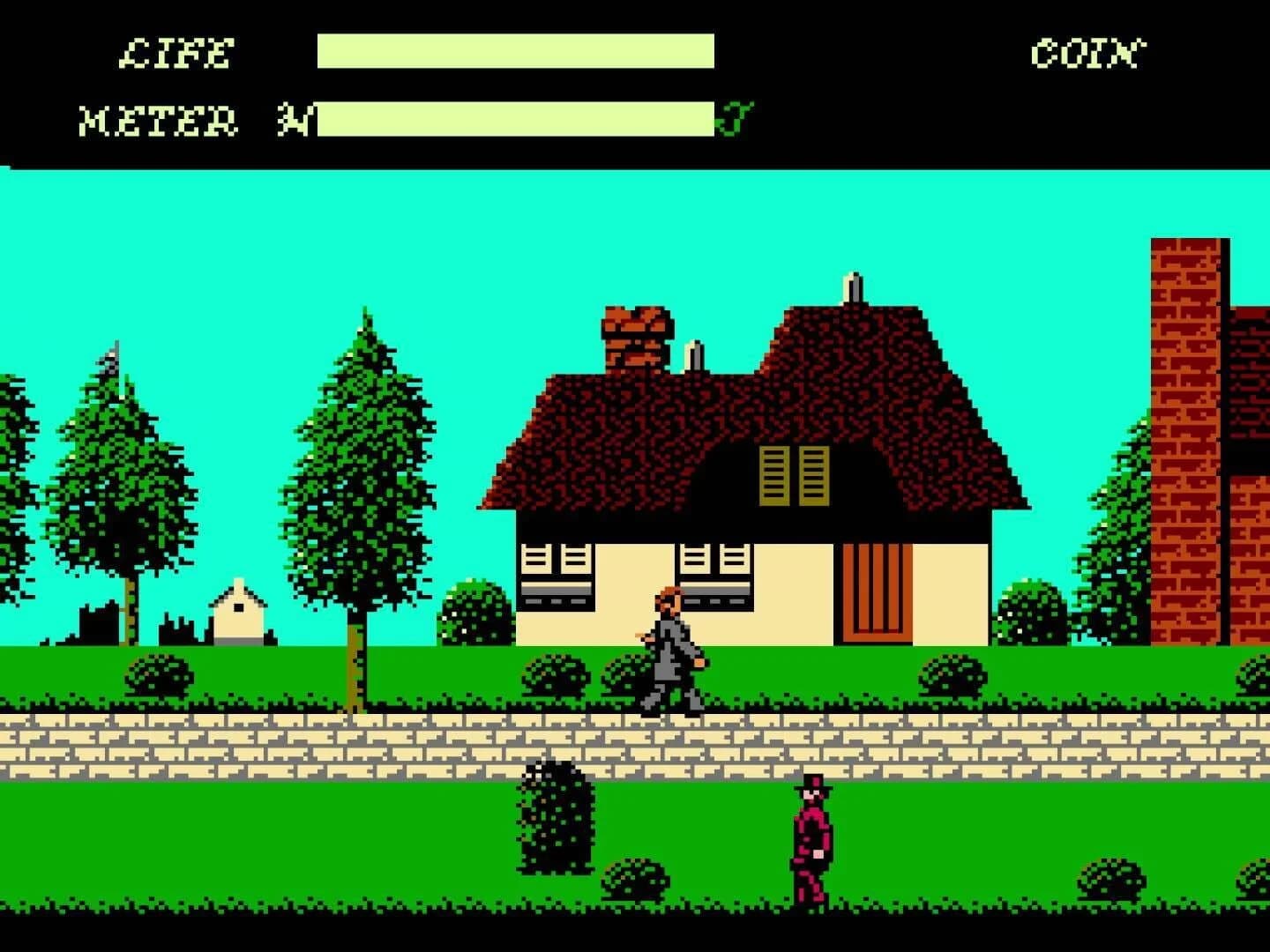
Task: Select the man in the red suit
Action: (x=812, y=837)
